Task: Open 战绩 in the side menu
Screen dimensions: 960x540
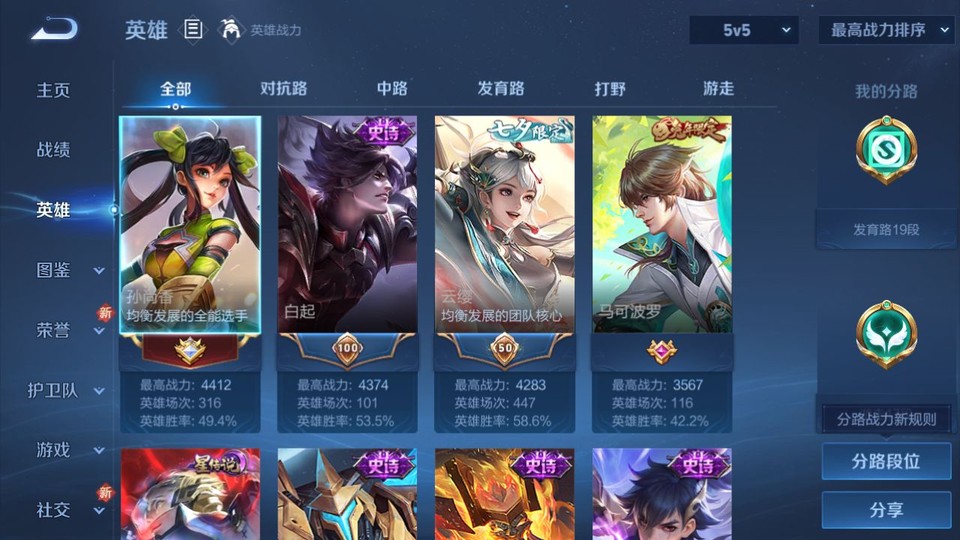Action: pos(54,150)
